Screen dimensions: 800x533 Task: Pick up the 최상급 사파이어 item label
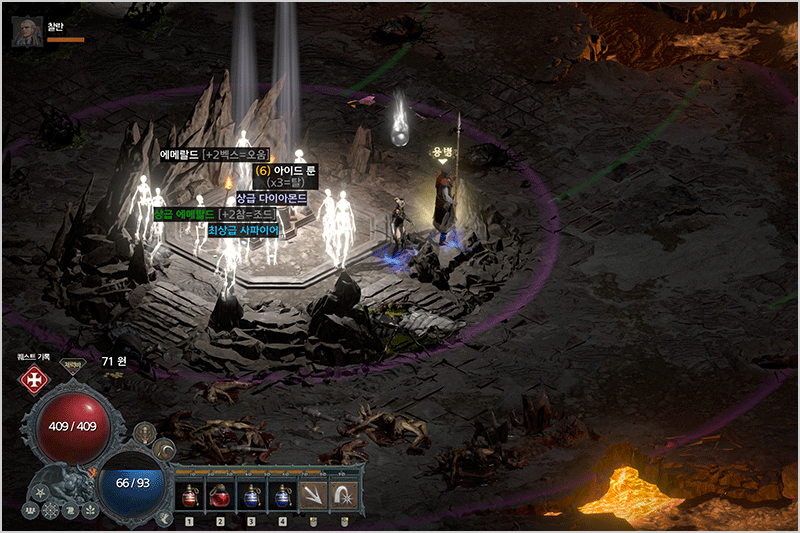[243, 230]
